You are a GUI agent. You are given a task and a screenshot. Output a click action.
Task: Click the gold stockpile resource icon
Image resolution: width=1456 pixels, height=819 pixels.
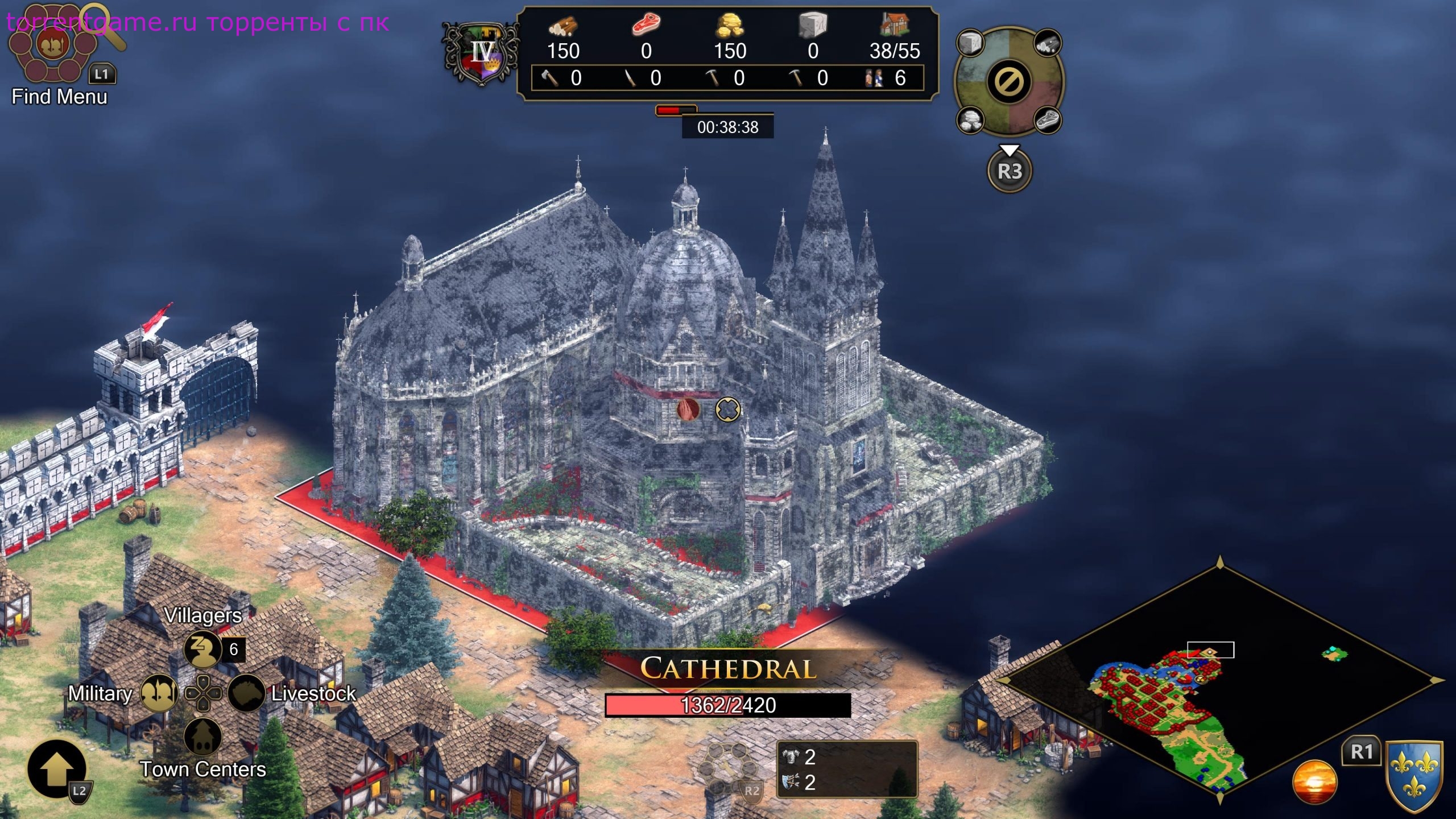click(x=730, y=26)
